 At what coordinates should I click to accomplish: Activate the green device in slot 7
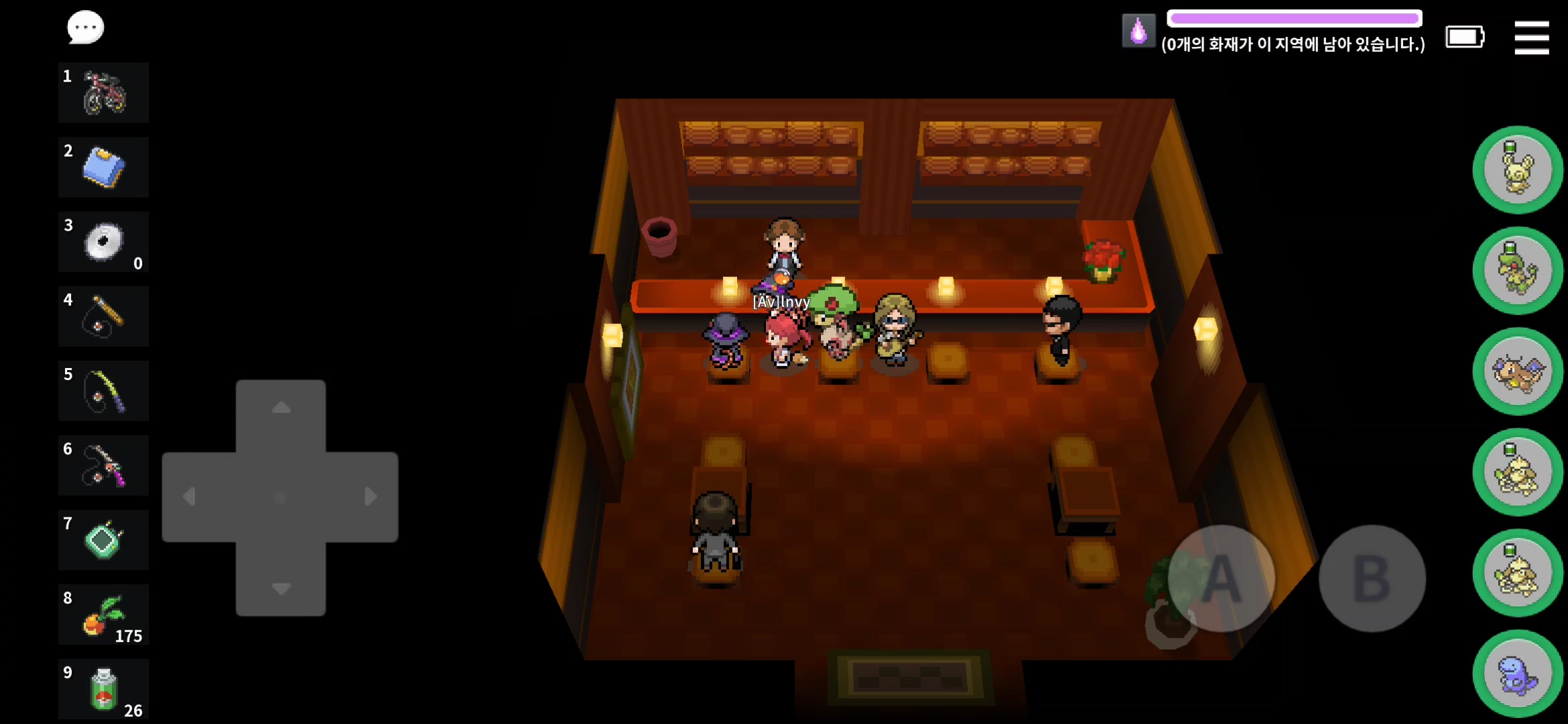point(104,540)
